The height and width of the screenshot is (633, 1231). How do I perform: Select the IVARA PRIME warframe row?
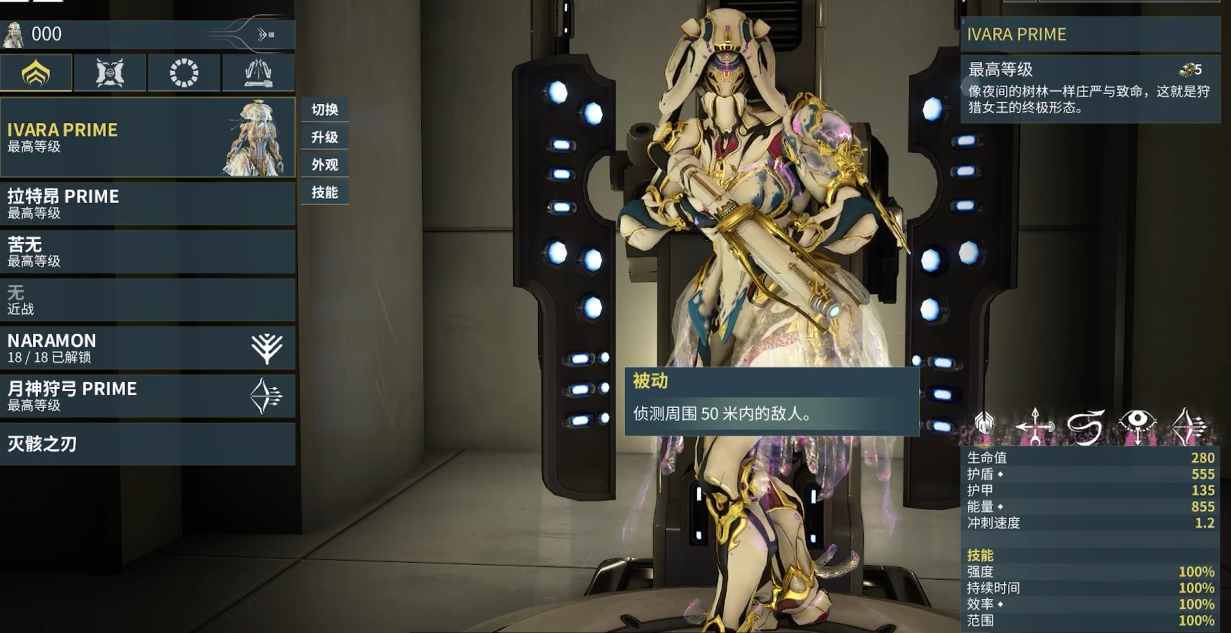pyautogui.click(x=148, y=137)
